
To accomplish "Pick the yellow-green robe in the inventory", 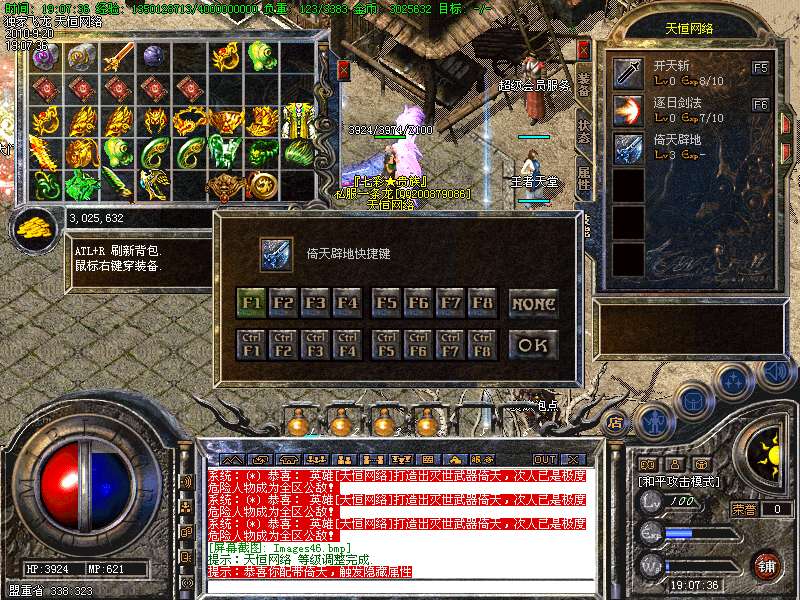I will pos(295,121).
